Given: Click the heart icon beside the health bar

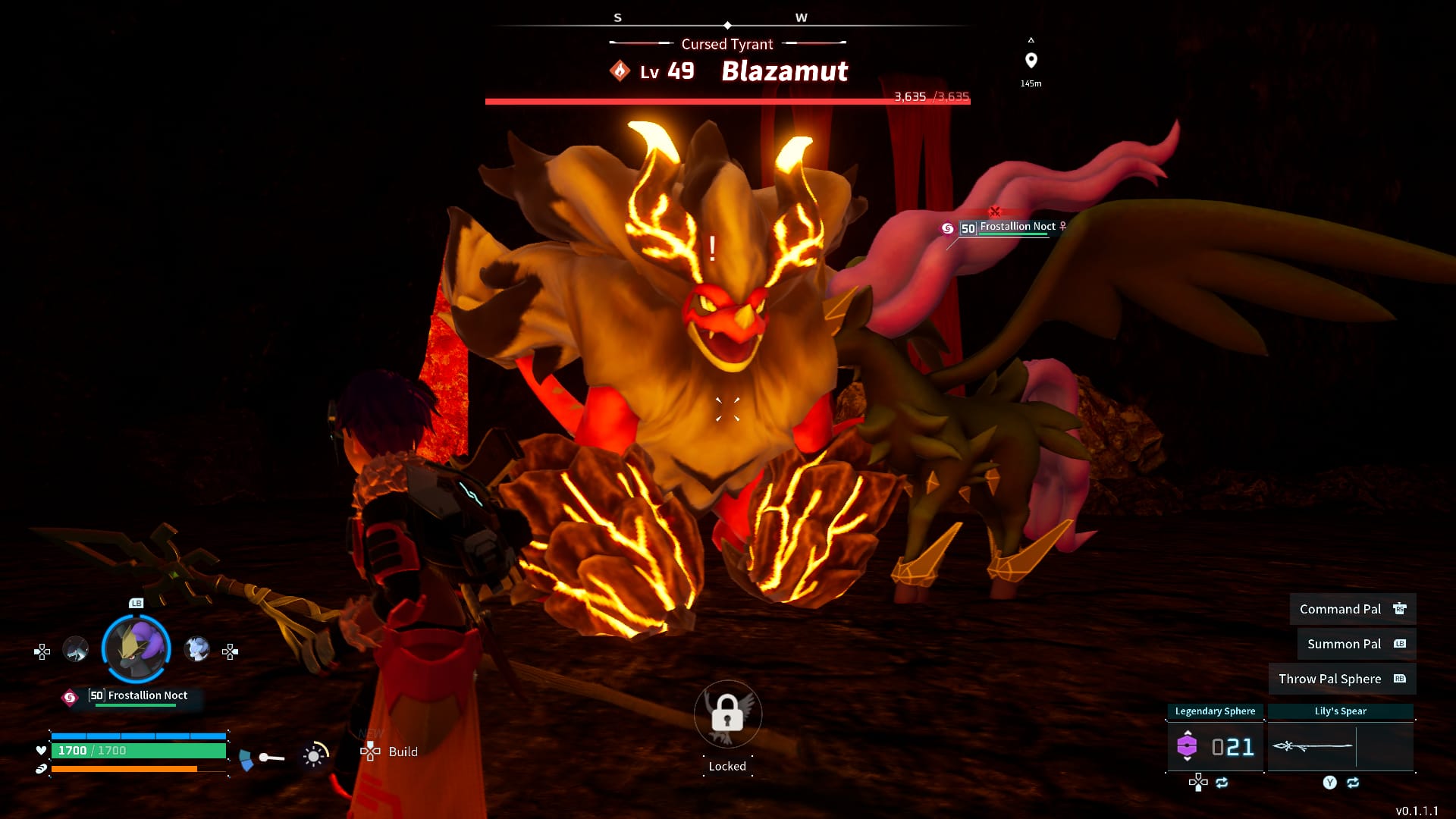Looking at the screenshot, I should (40, 750).
